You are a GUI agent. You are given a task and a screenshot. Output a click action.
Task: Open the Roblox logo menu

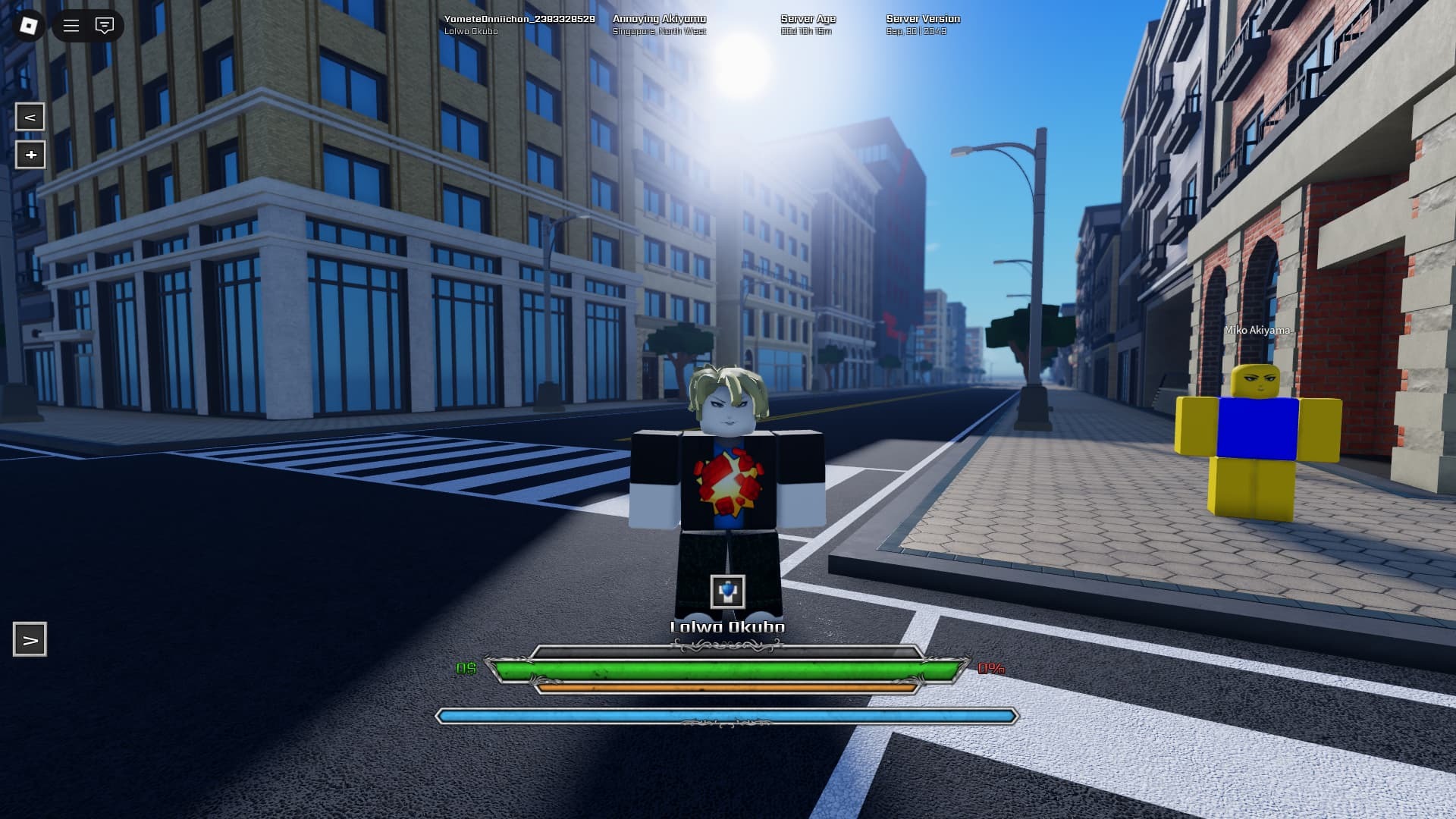[28, 26]
